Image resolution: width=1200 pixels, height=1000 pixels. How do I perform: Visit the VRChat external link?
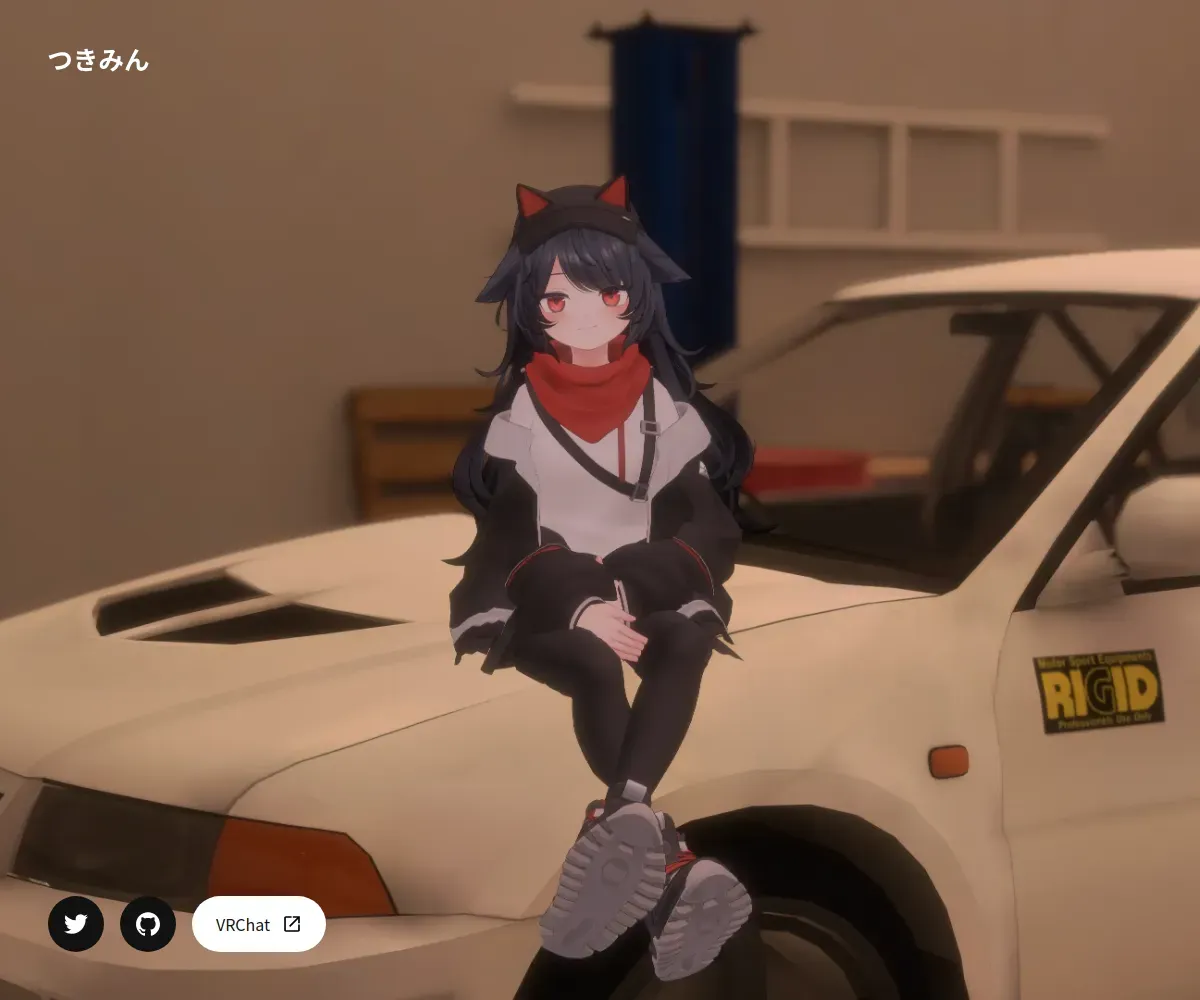pos(258,924)
